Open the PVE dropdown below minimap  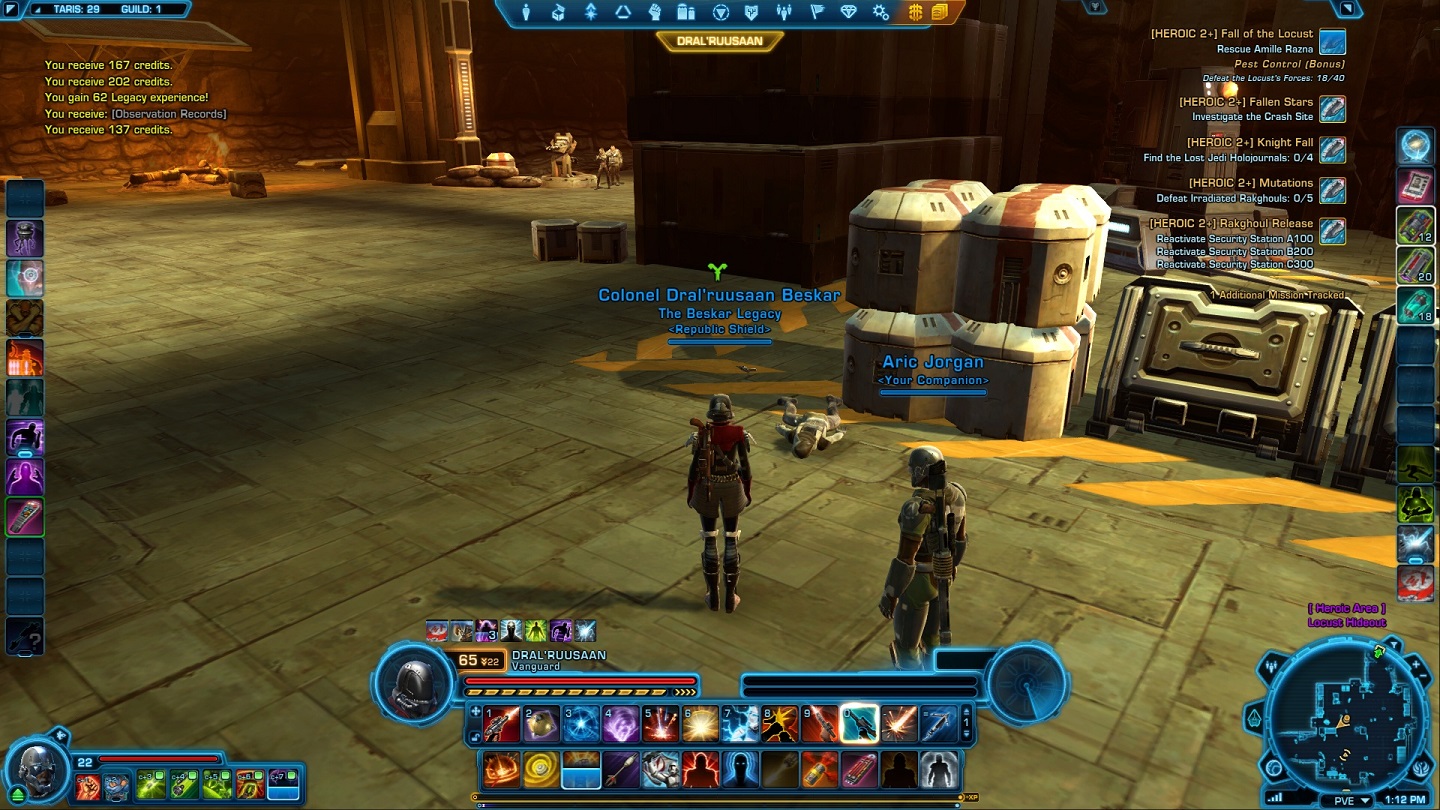[1345, 801]
